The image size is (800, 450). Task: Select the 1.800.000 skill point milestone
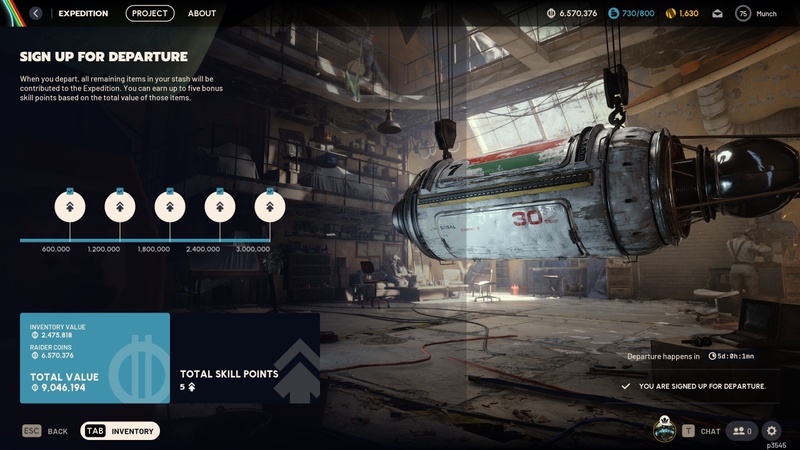170,207
